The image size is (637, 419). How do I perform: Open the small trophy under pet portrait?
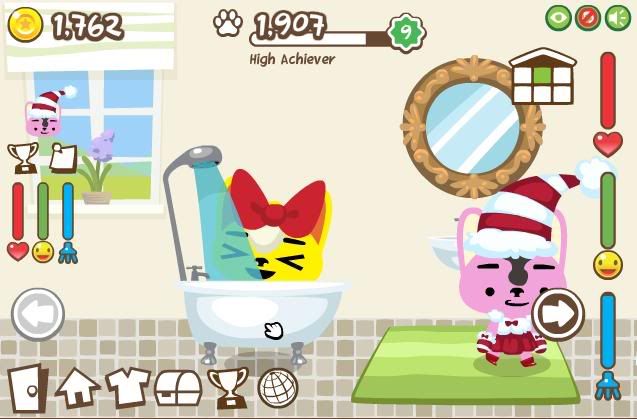coord(22,157)
